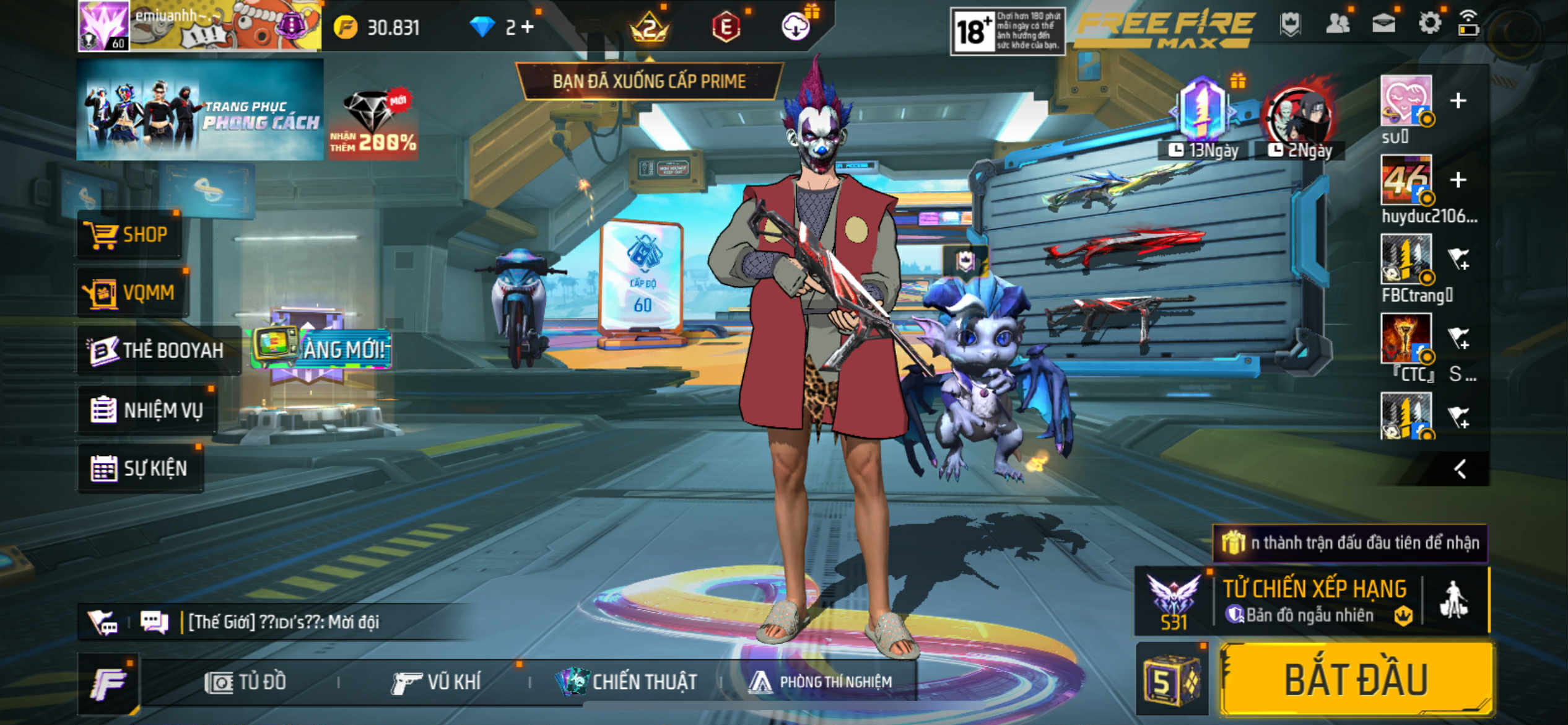
Task: Switch to the TỦ ĐỒ wardrobe tab
Action: (245, 682)
